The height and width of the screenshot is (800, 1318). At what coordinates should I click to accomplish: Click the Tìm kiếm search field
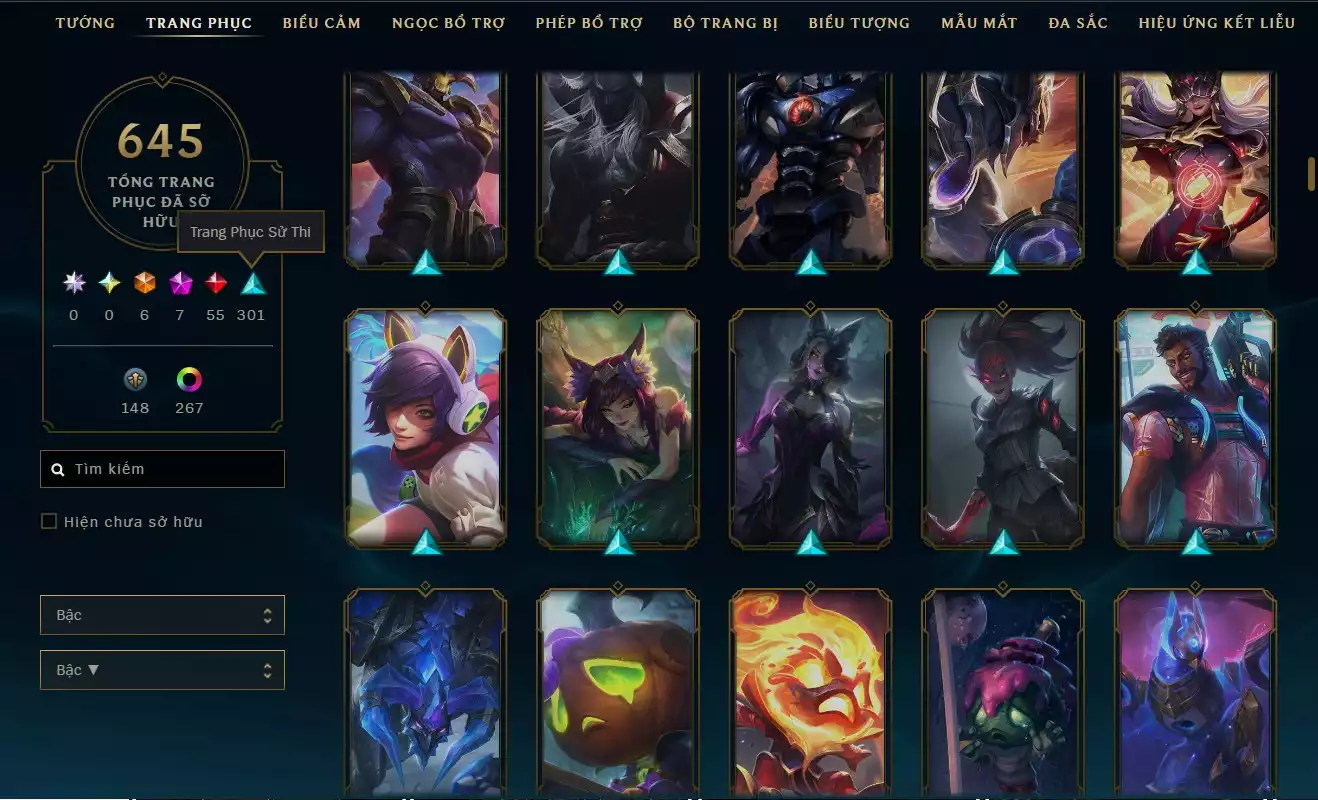pyautogui.click(x=162, y=468)
